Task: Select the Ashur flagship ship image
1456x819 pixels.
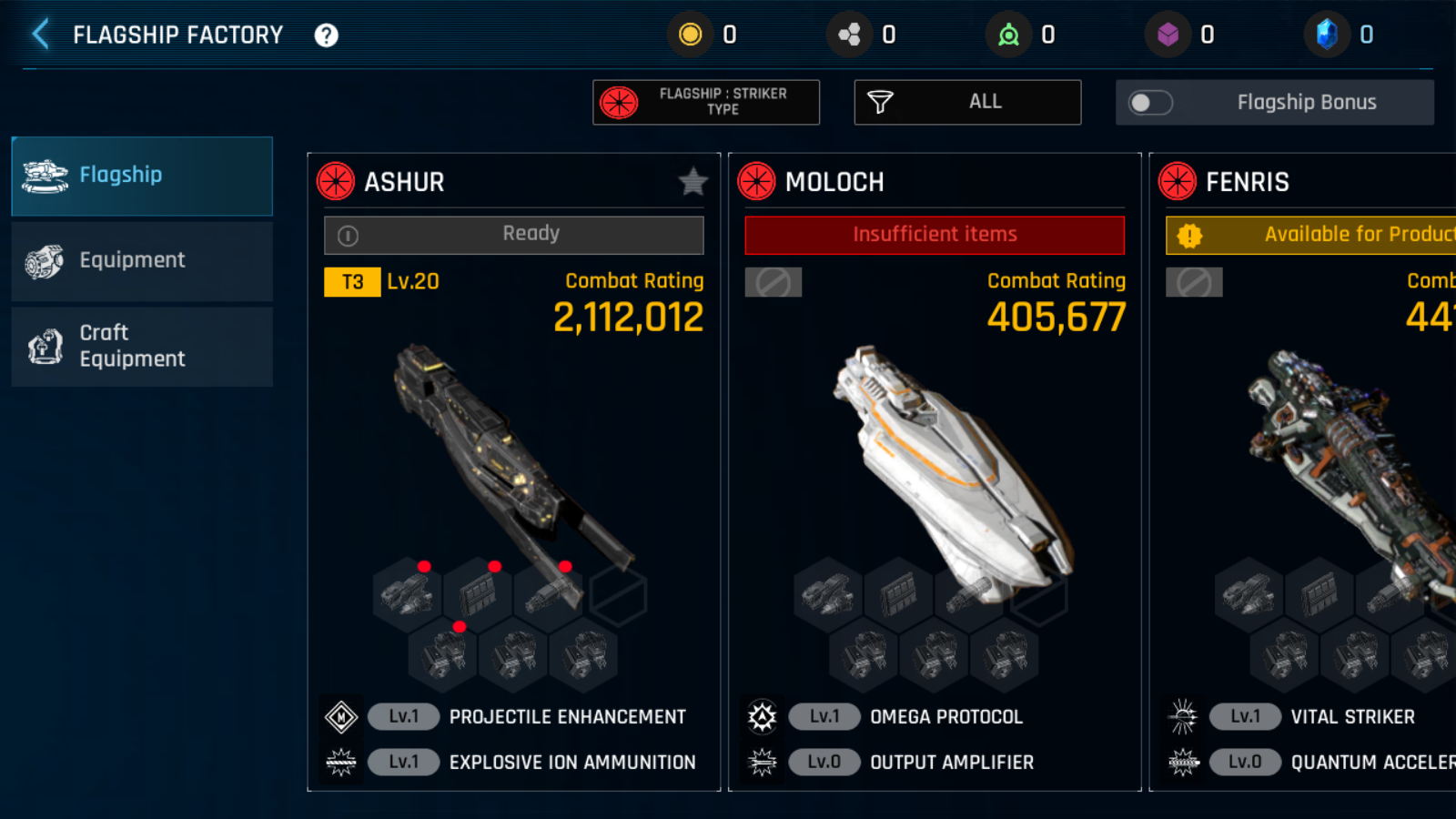Action: pos(510,455)
